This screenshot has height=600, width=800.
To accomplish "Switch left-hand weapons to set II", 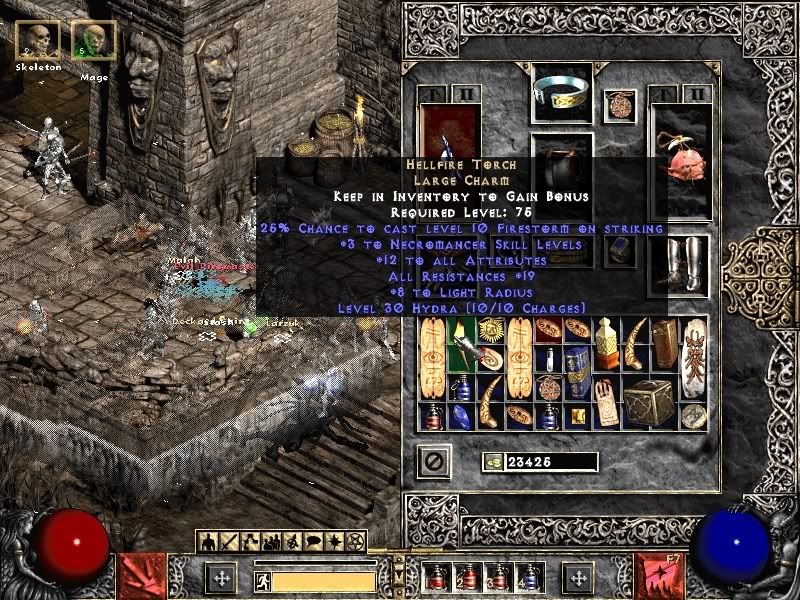I will (x=467, y=95).
